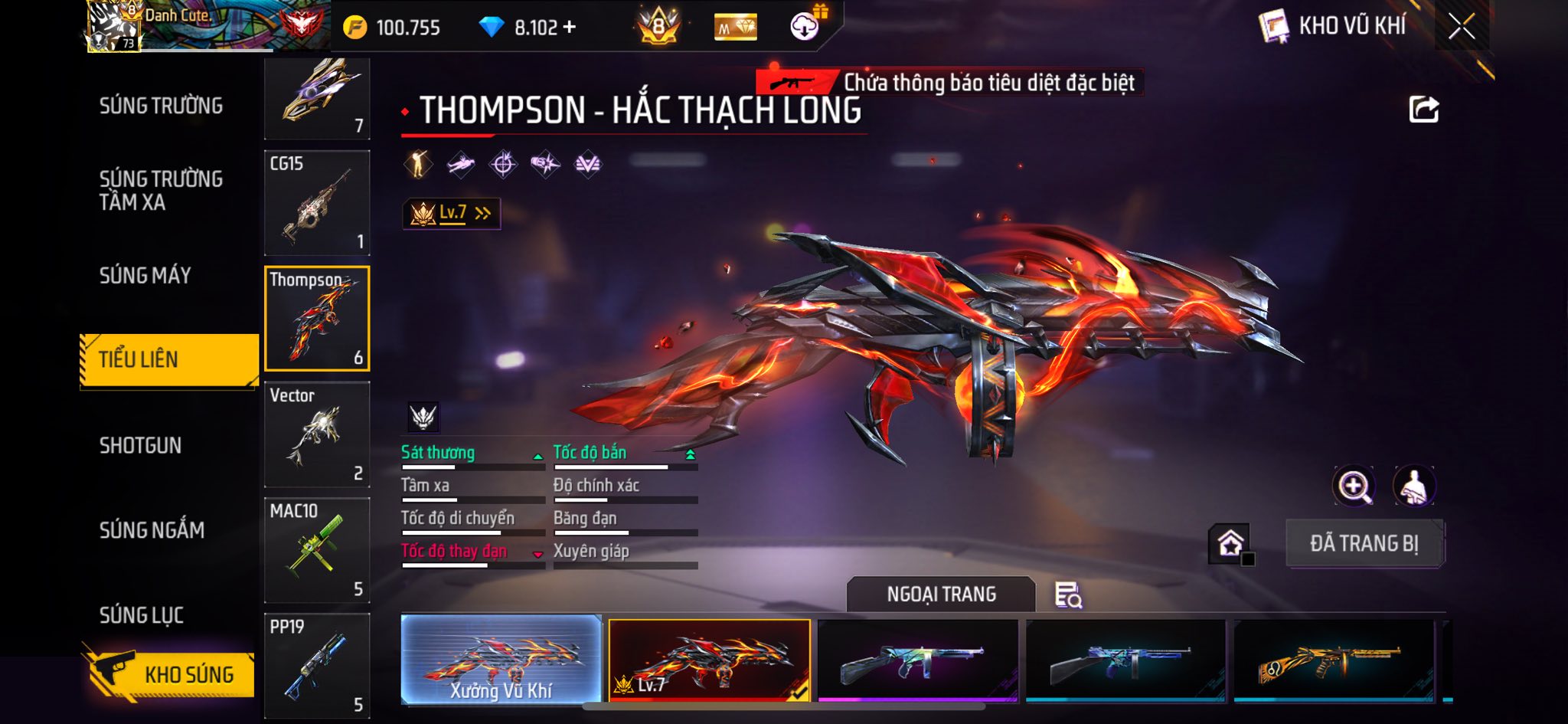Zoom in with the magnifier icon
1568x724 pixels.
pos(1354,486)
